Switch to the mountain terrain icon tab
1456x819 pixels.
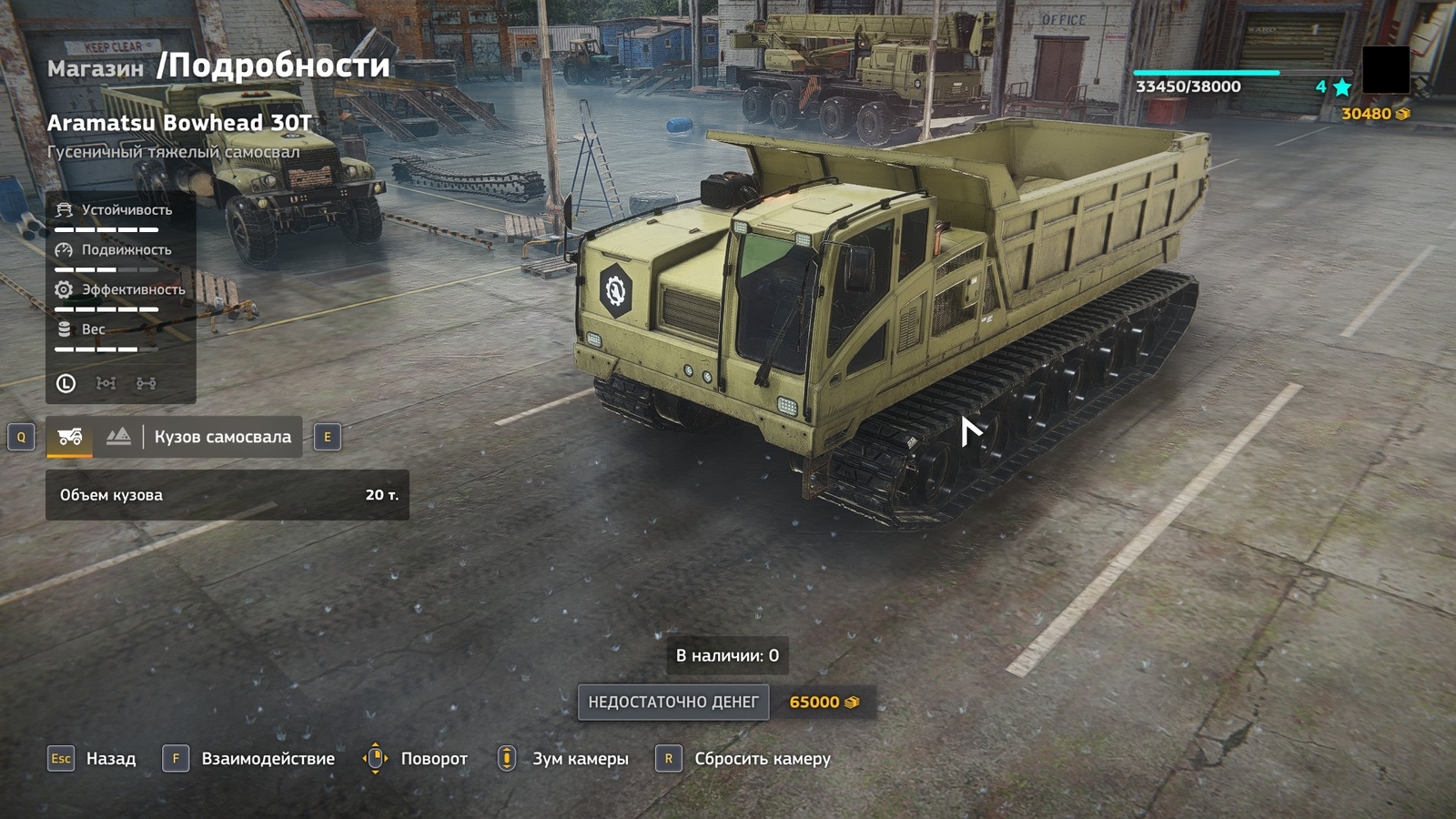(118, 437)
